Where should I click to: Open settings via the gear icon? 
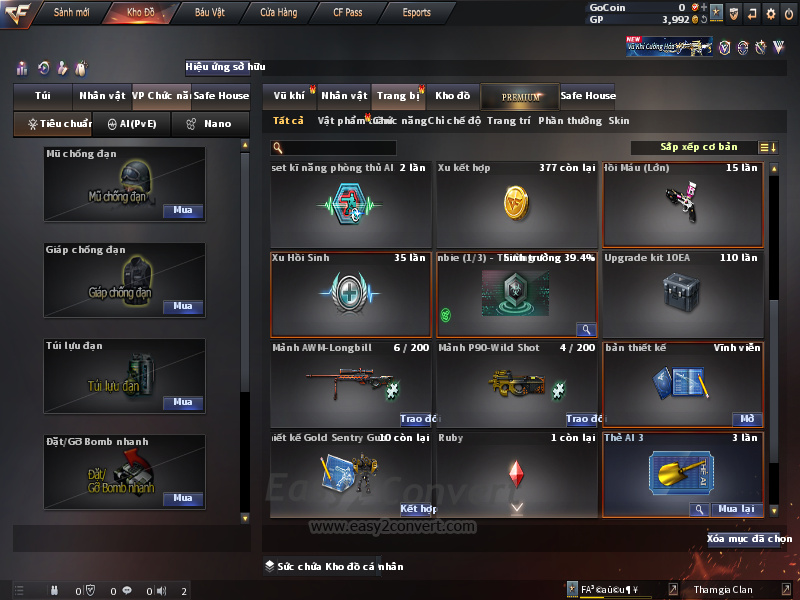[771, 14]
